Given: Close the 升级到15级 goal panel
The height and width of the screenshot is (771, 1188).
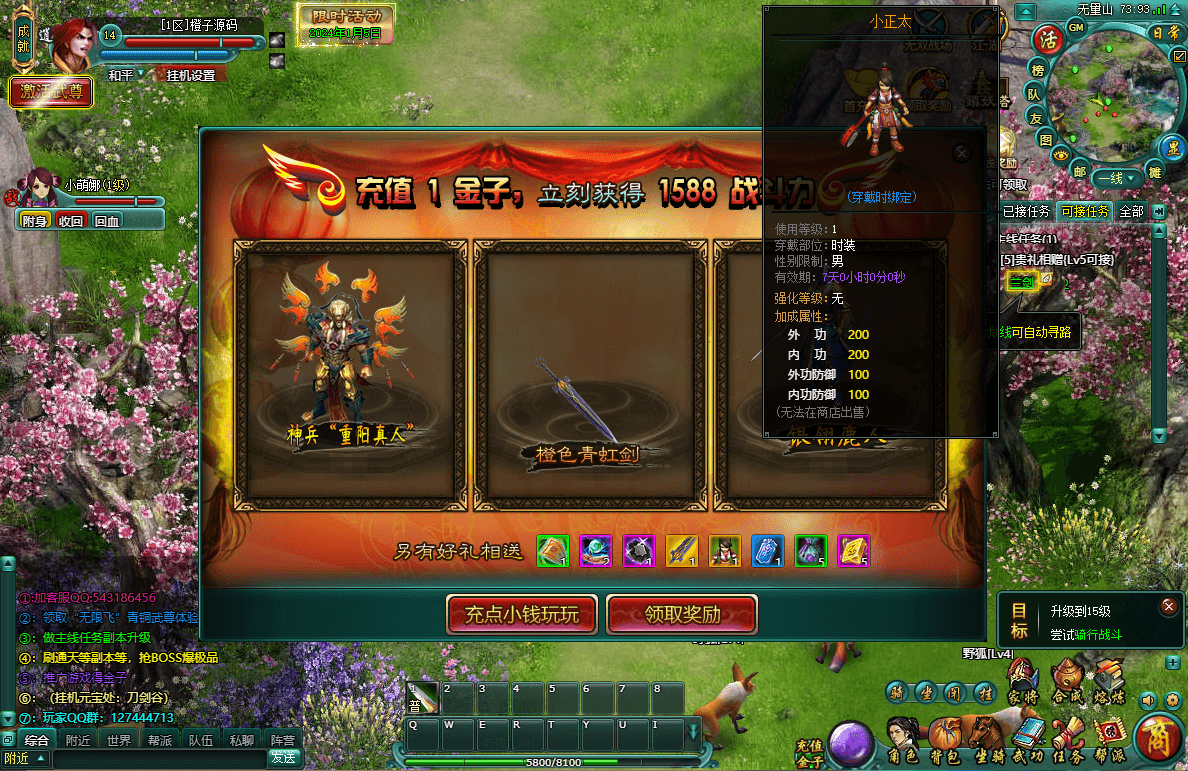Looking at the screenshot, I should pos(1168,606).
